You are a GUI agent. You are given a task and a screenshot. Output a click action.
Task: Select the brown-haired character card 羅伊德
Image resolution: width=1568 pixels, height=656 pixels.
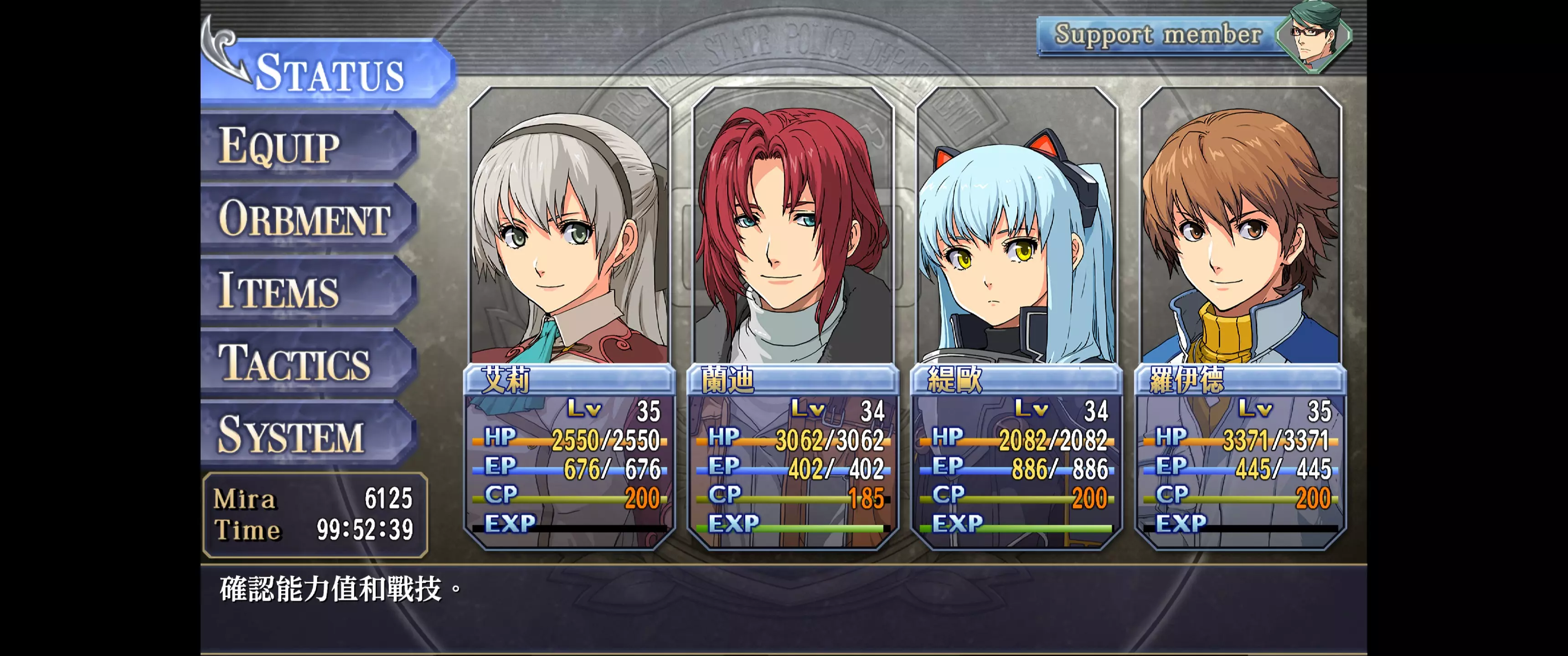pos(1241,317)
